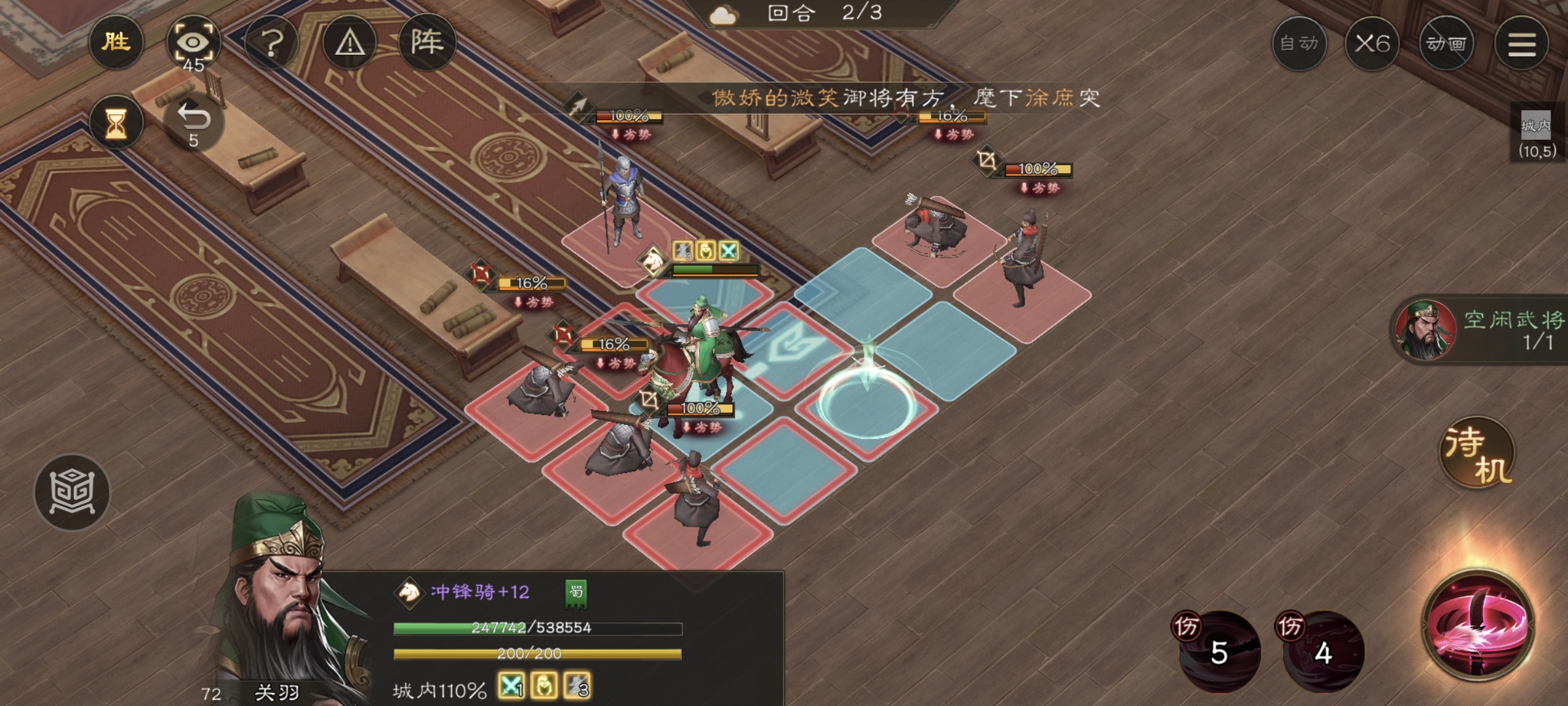Change the X6 battle speed
Image resolution: width=1568 pixels, height=706 pixels.
tap(1372, 44)
